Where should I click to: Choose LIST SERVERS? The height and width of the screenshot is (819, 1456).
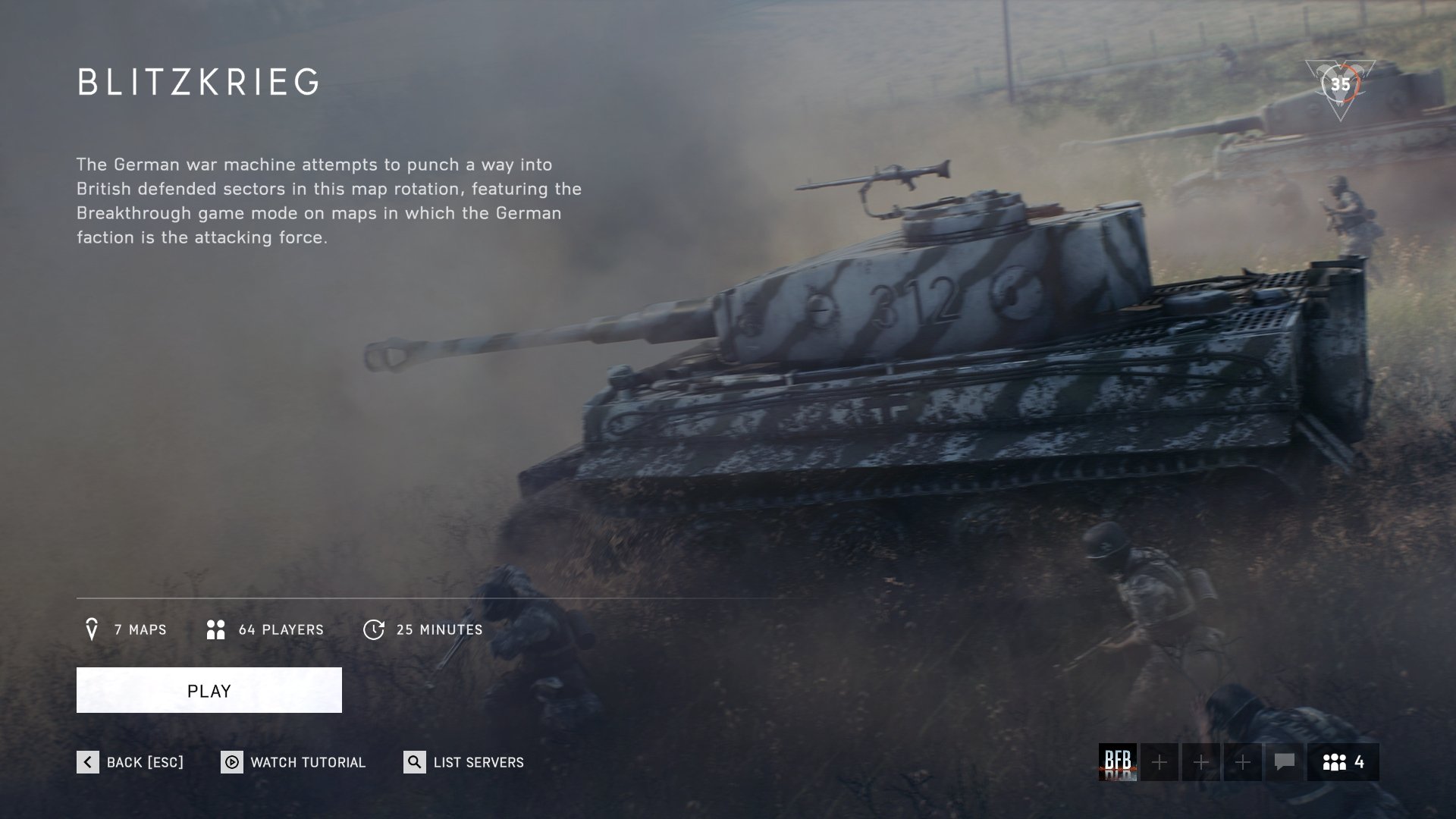[479, 763]
